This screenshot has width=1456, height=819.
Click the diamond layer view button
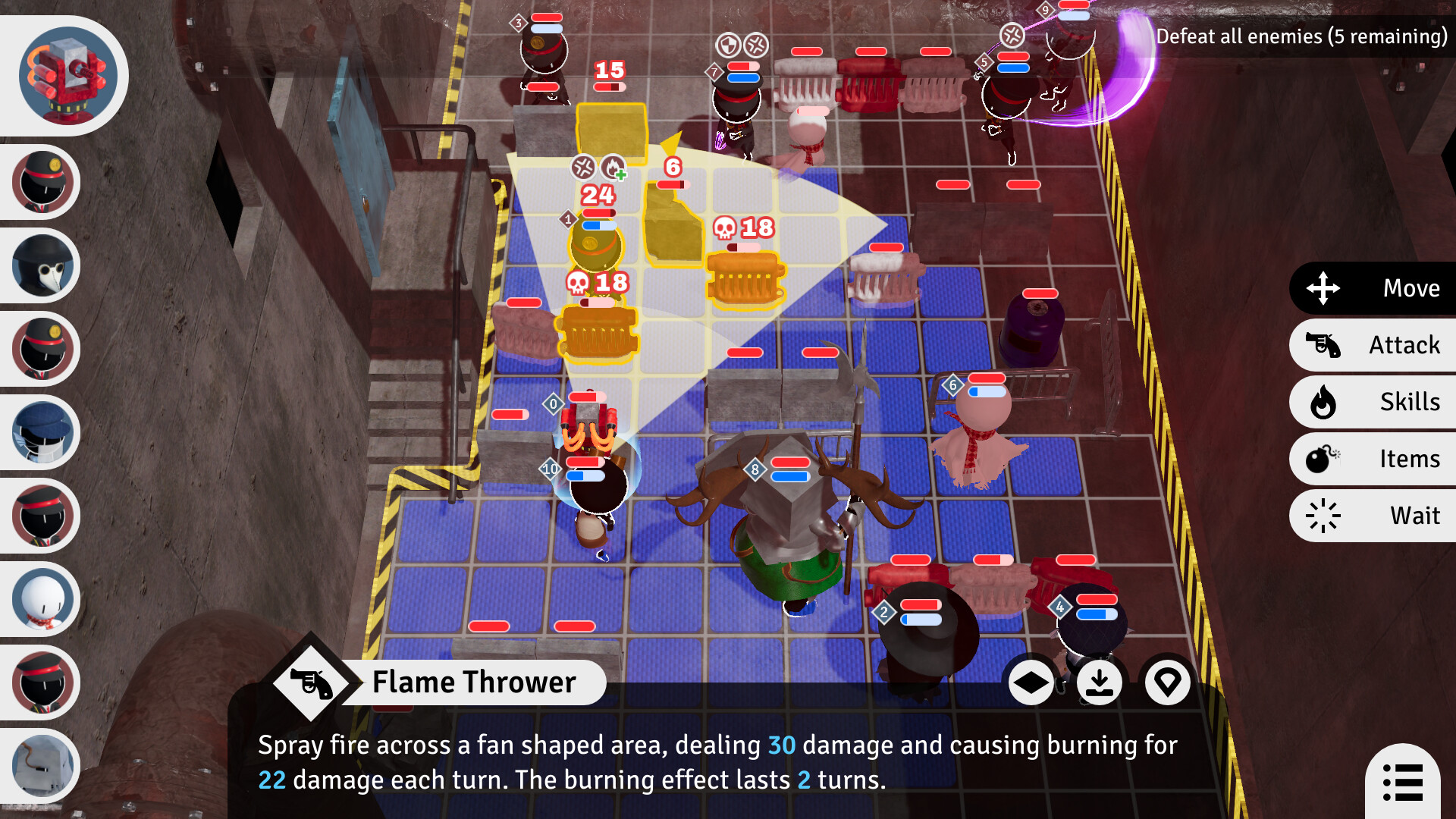1031,682
